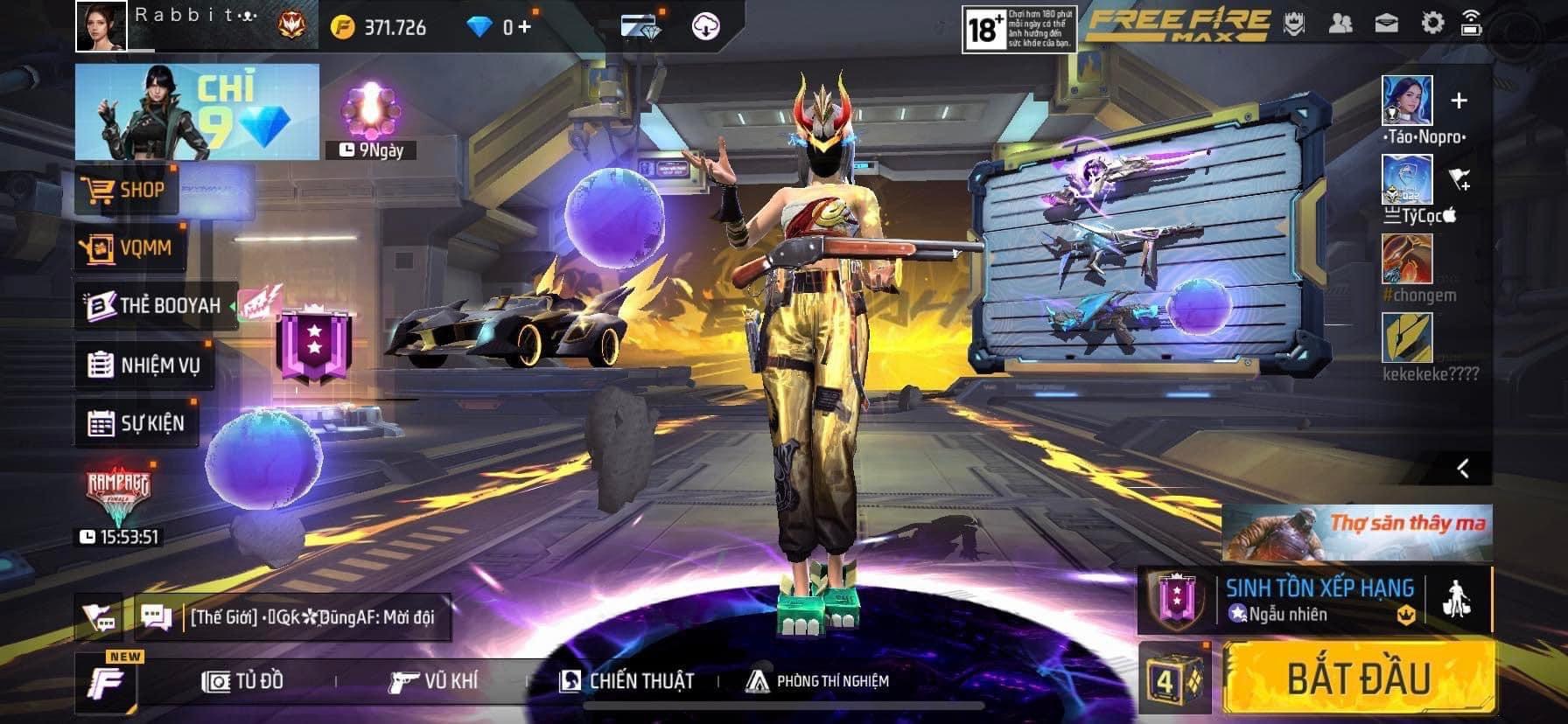The image size is (1568, 724).
Task: Open the world chat message box
Action: 294,617
